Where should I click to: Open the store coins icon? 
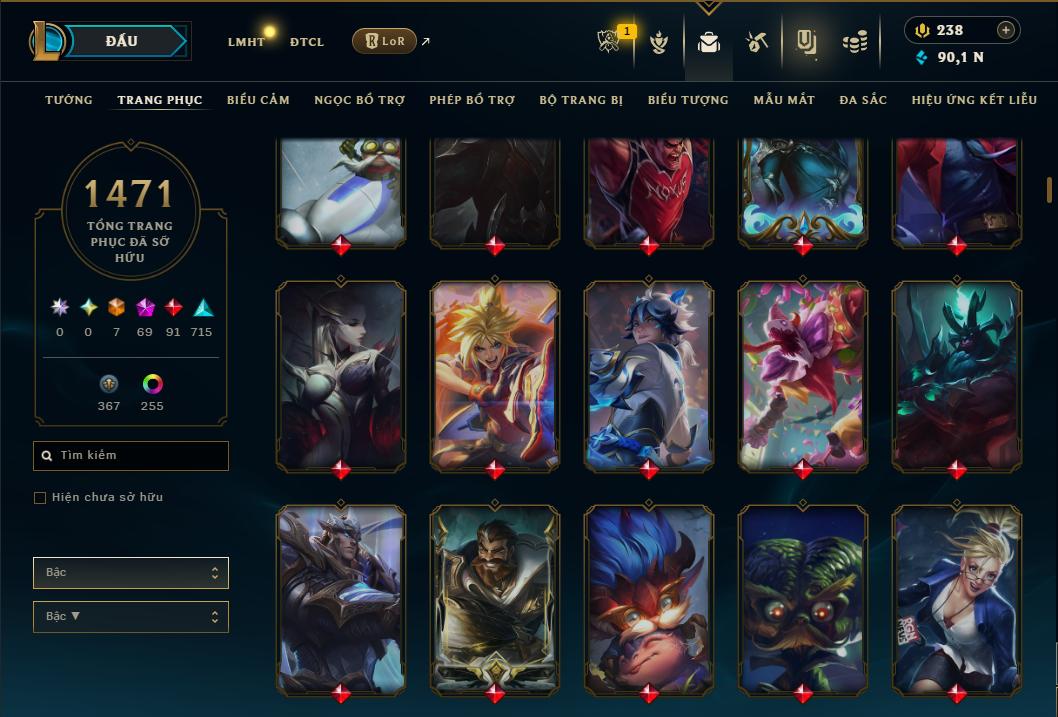pos(854,42)
